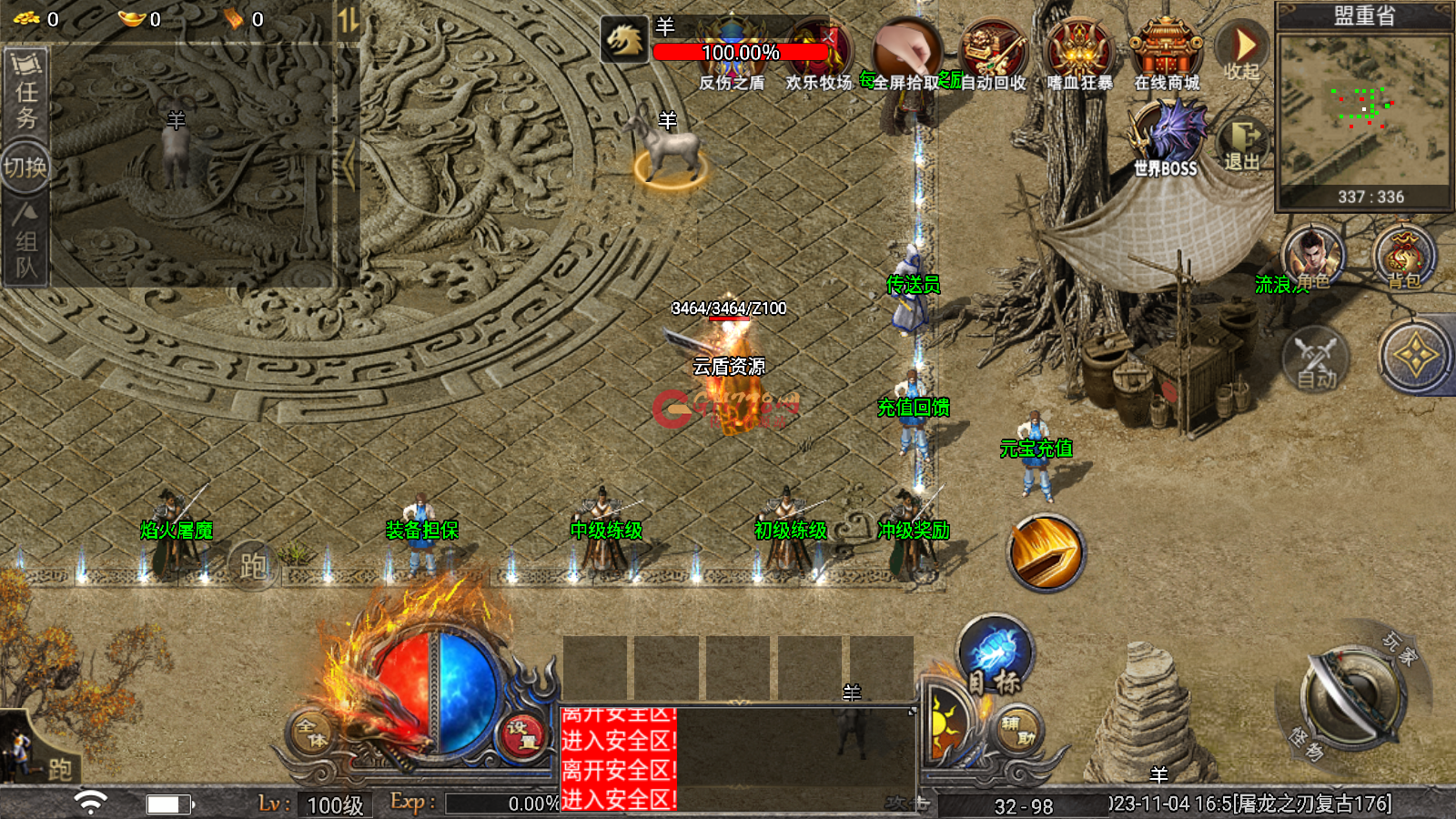Open the 欢乐牧场 ranch feature
The height and width of the screenshot is (819, 1456).
[818, 53]
